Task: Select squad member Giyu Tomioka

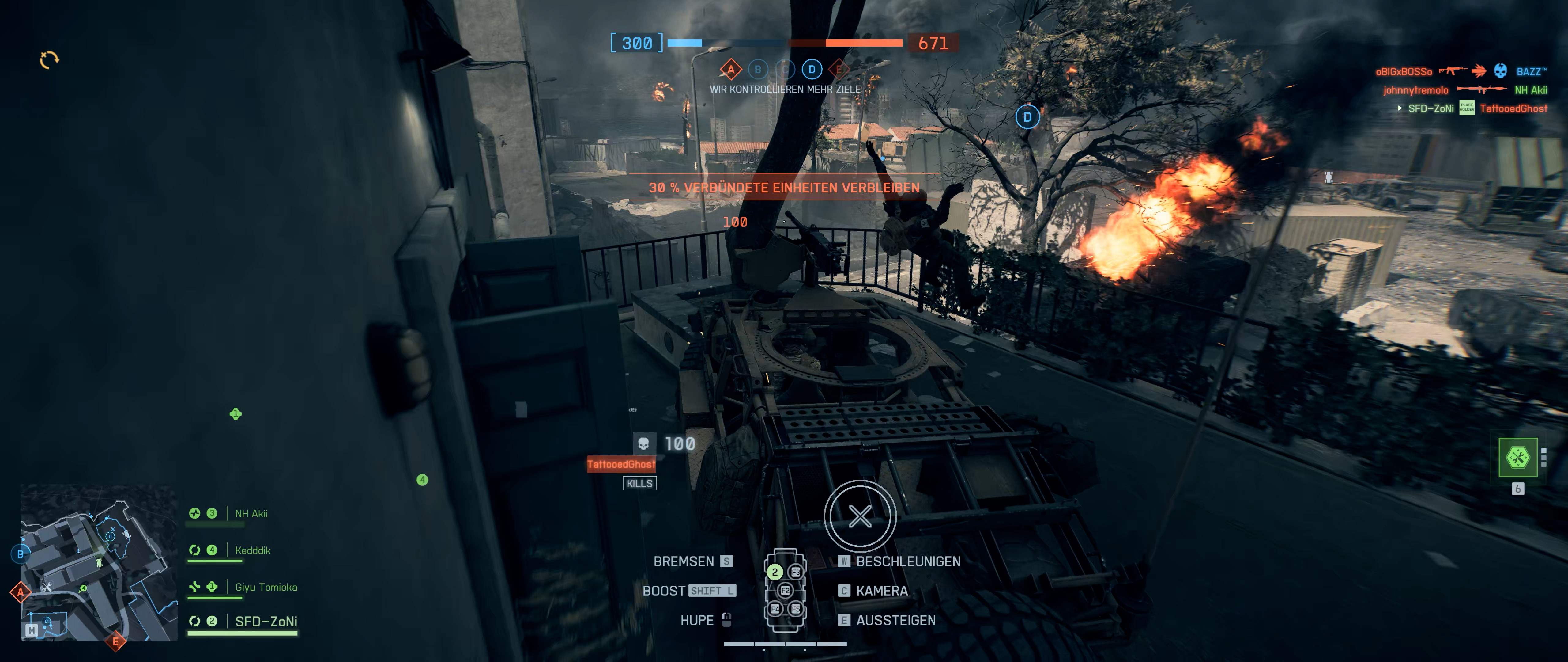Action: pos(266,587)
